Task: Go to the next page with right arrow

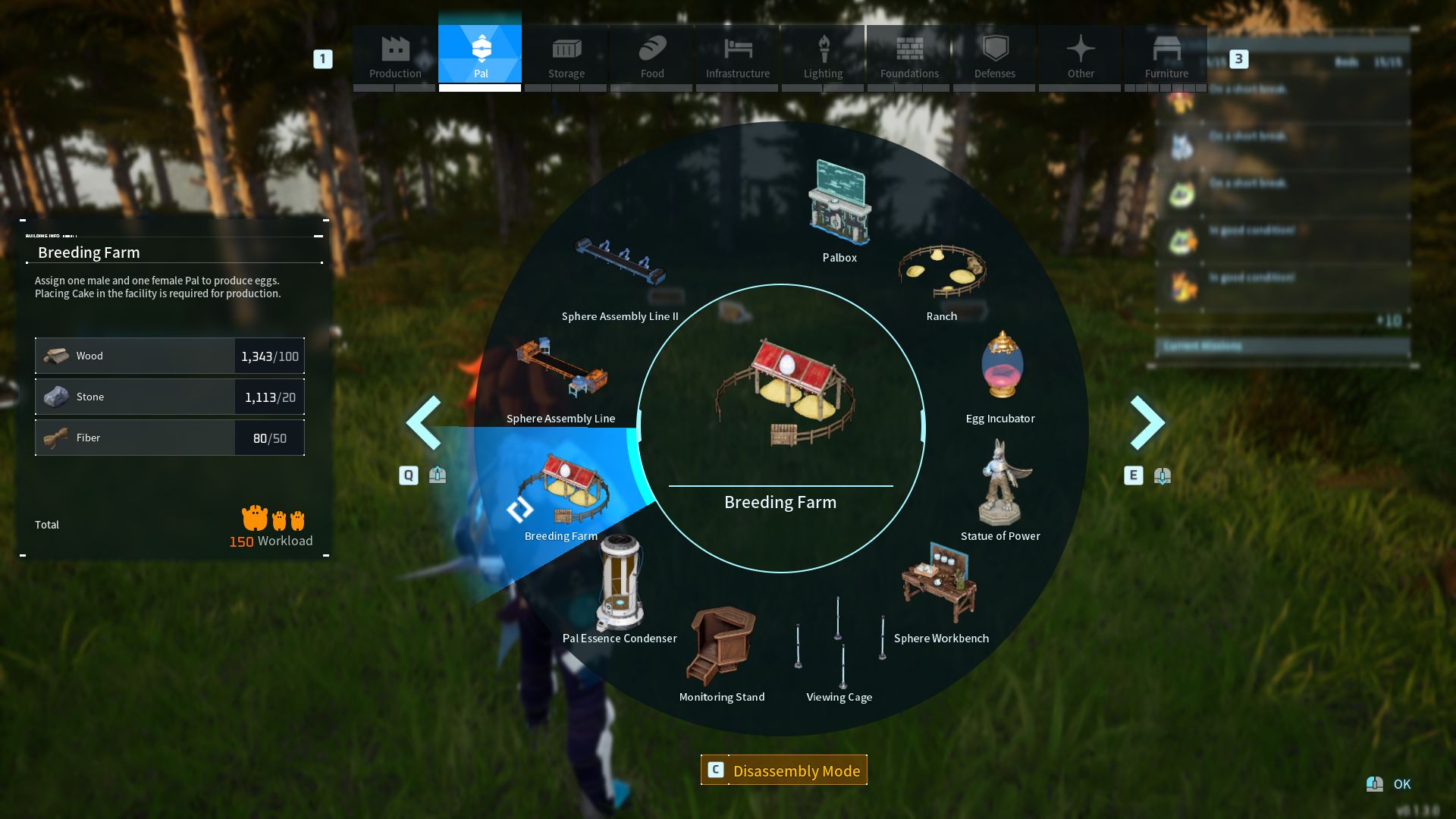Action: 1147,422
